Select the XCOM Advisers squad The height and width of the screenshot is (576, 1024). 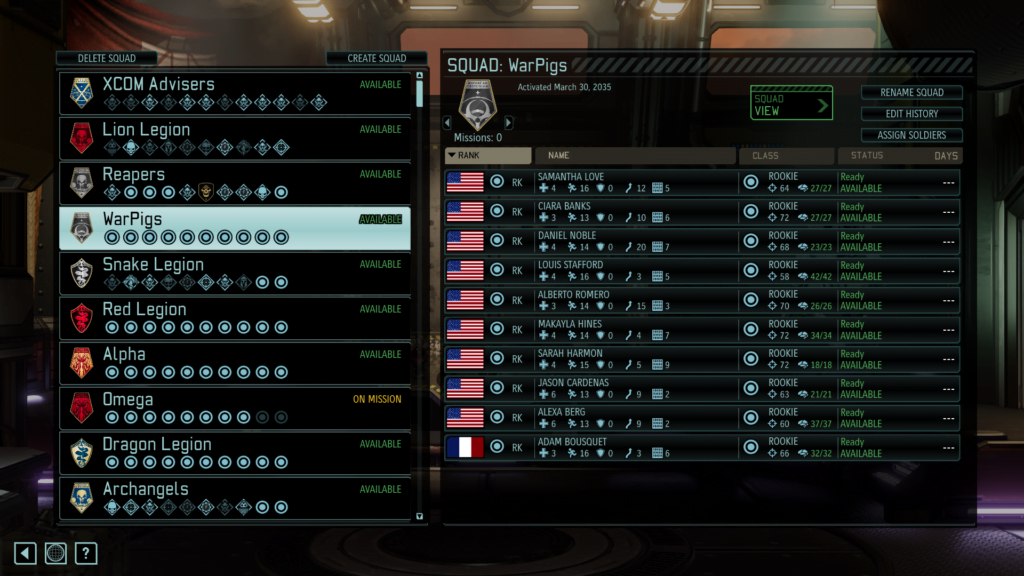235,92
